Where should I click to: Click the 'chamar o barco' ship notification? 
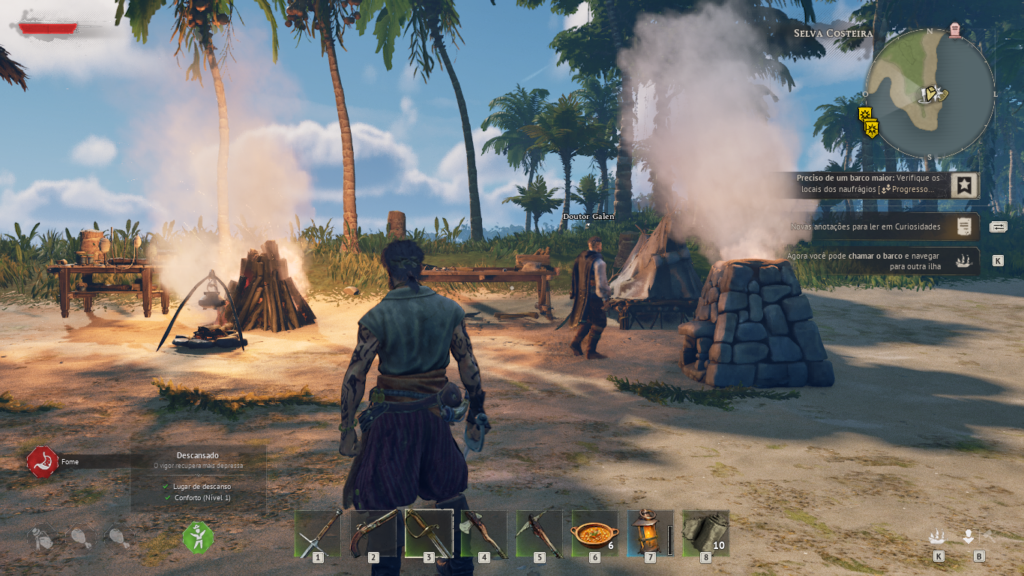(880, 261)
